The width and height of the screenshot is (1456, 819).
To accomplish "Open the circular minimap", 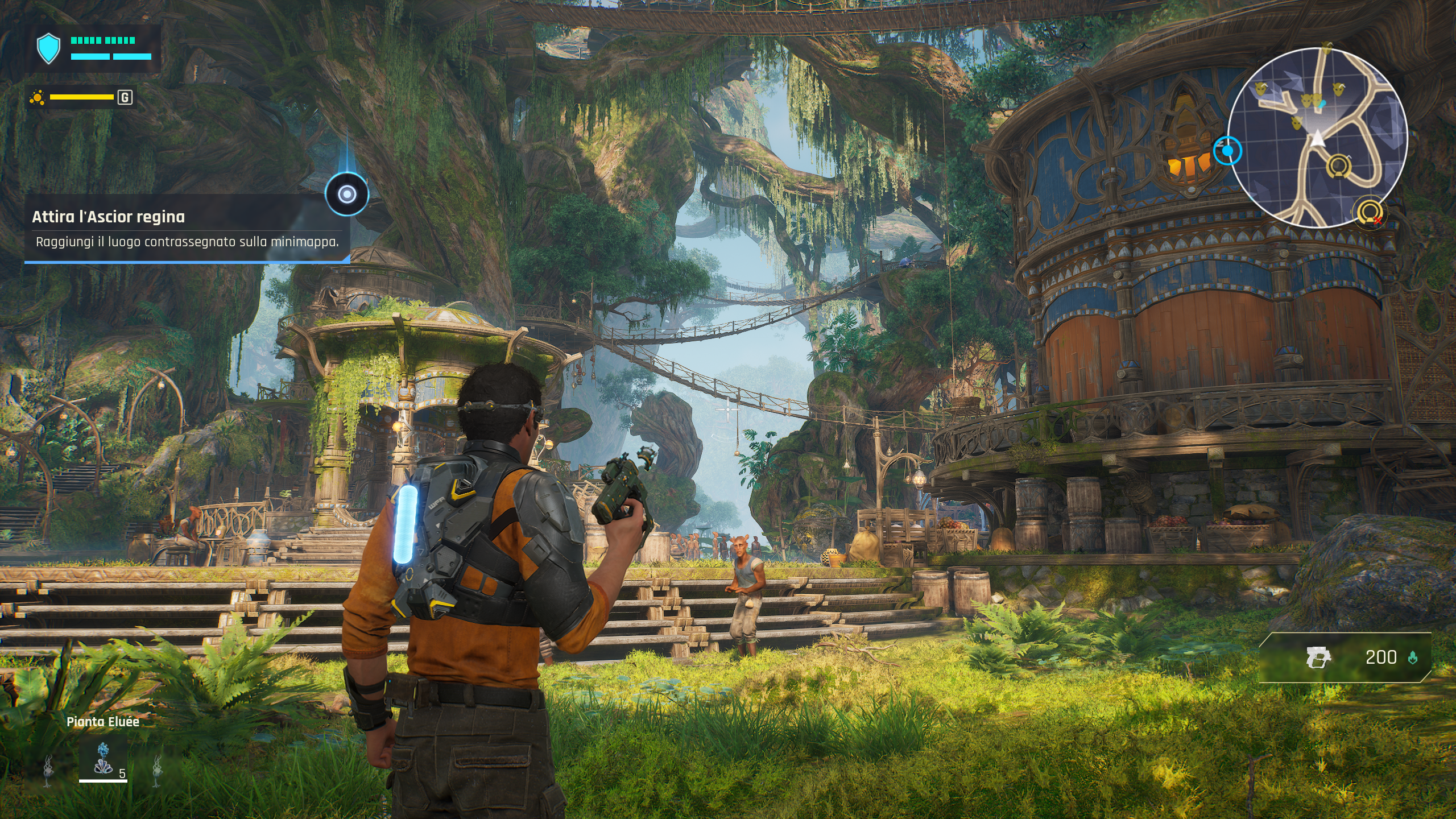I will (1317, 138).
